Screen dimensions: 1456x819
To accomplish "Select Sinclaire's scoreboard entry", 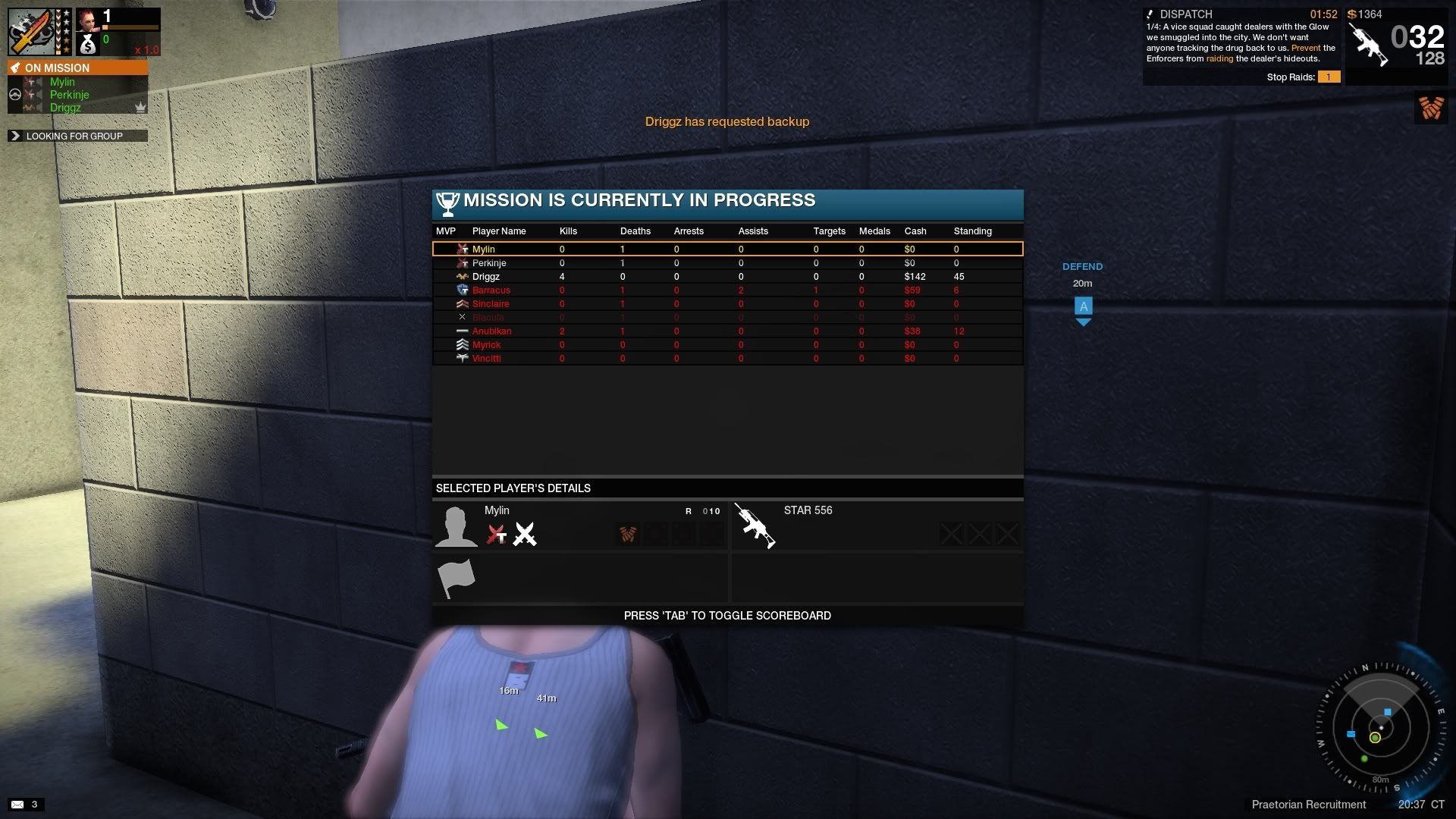I will [x=491, y=304].
